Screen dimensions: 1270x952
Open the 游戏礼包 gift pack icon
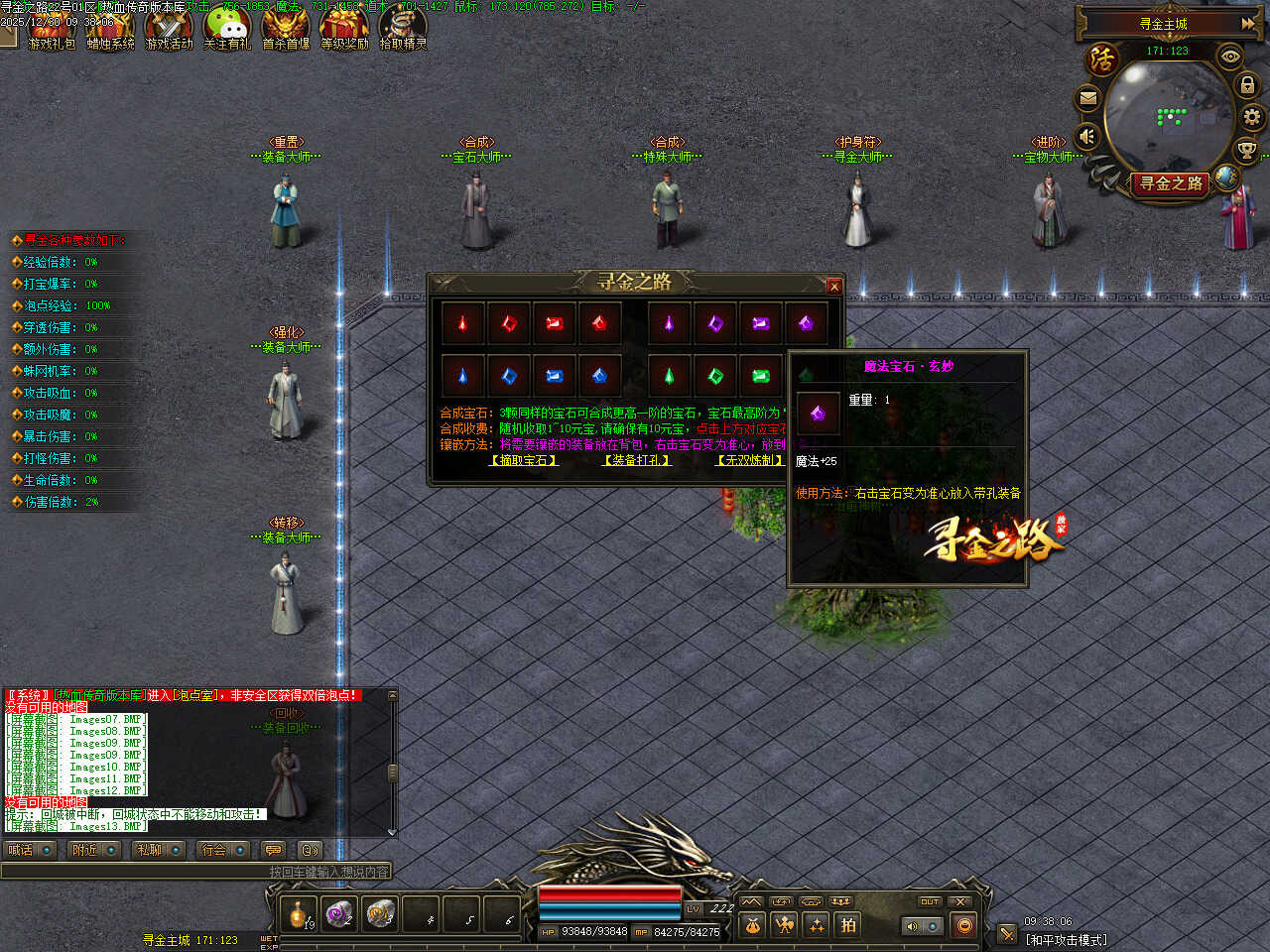(50, 28)
